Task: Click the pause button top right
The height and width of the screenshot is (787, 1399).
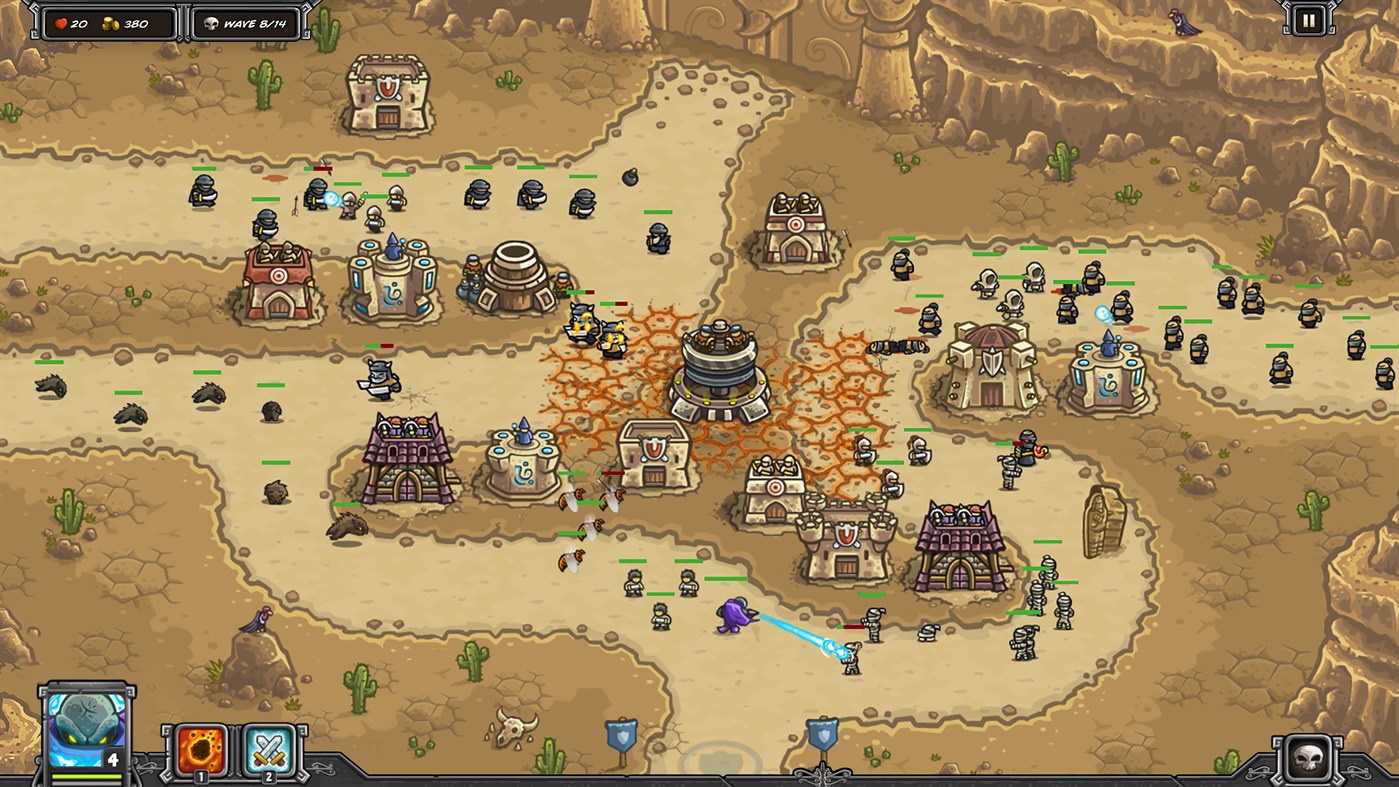Action: pos(1308,20)
